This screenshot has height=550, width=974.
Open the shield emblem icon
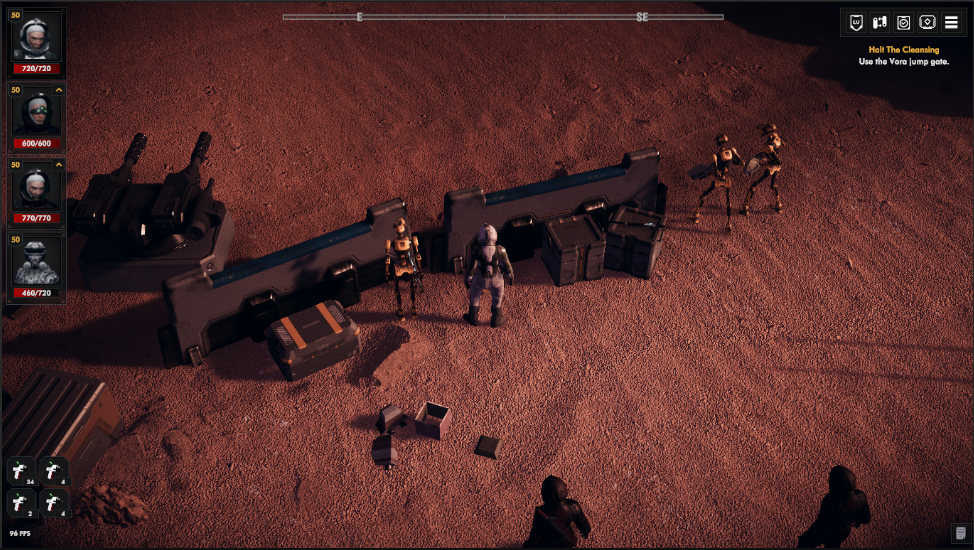pos(856,22)
